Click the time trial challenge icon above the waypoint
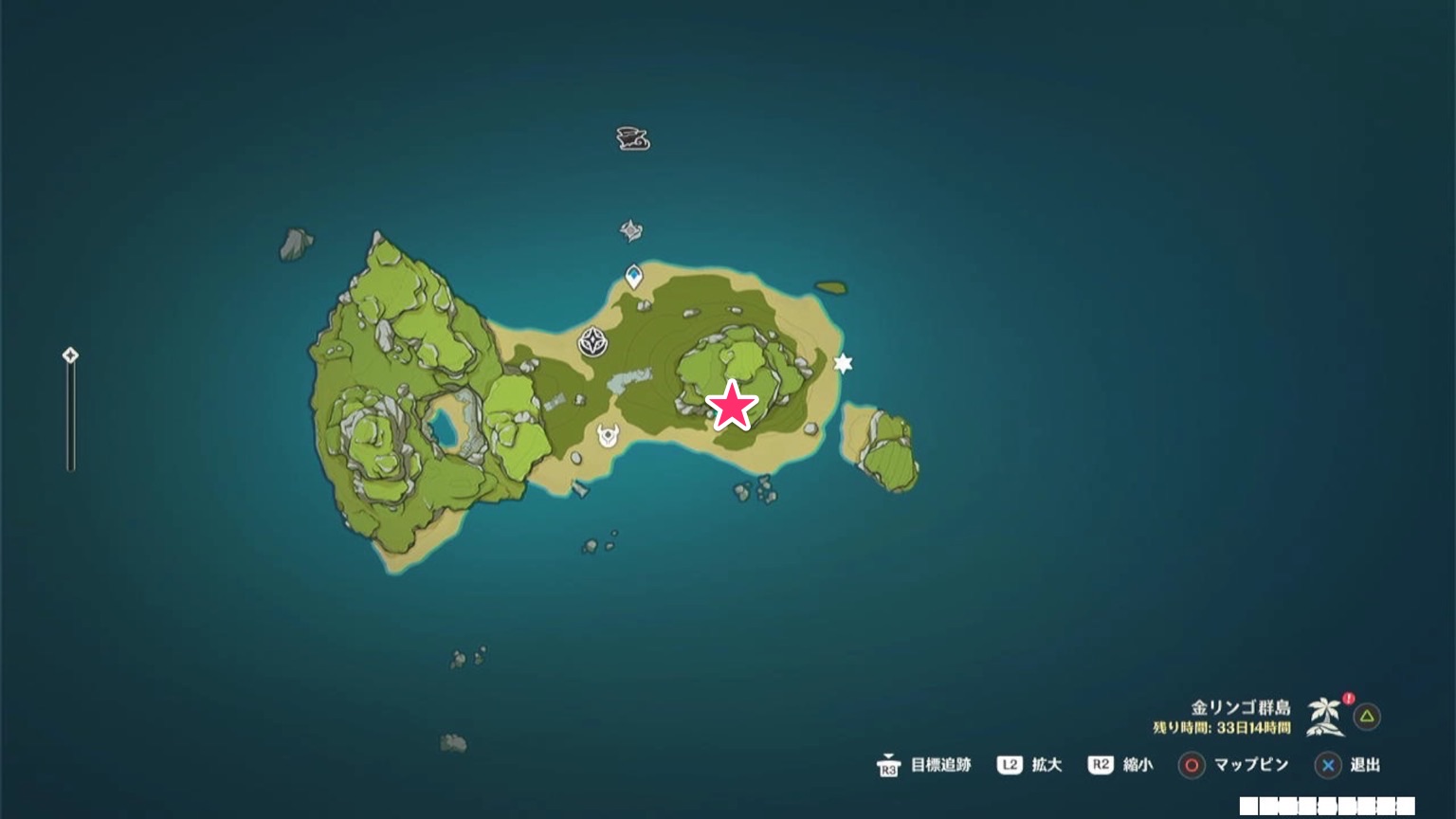 tap(630, 230)
